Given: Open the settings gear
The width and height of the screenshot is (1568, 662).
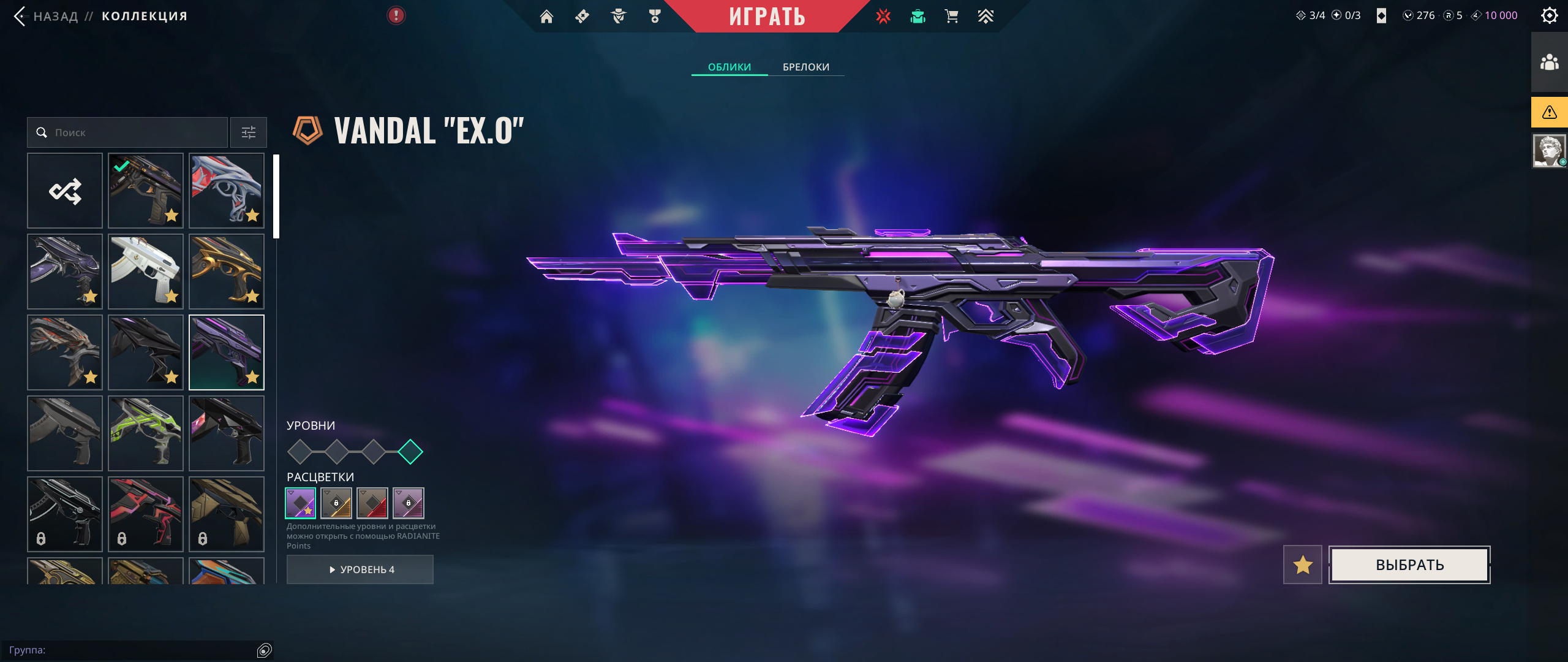Looking at the screenshot, I should pyautogui.click(x=1549, y=15).
